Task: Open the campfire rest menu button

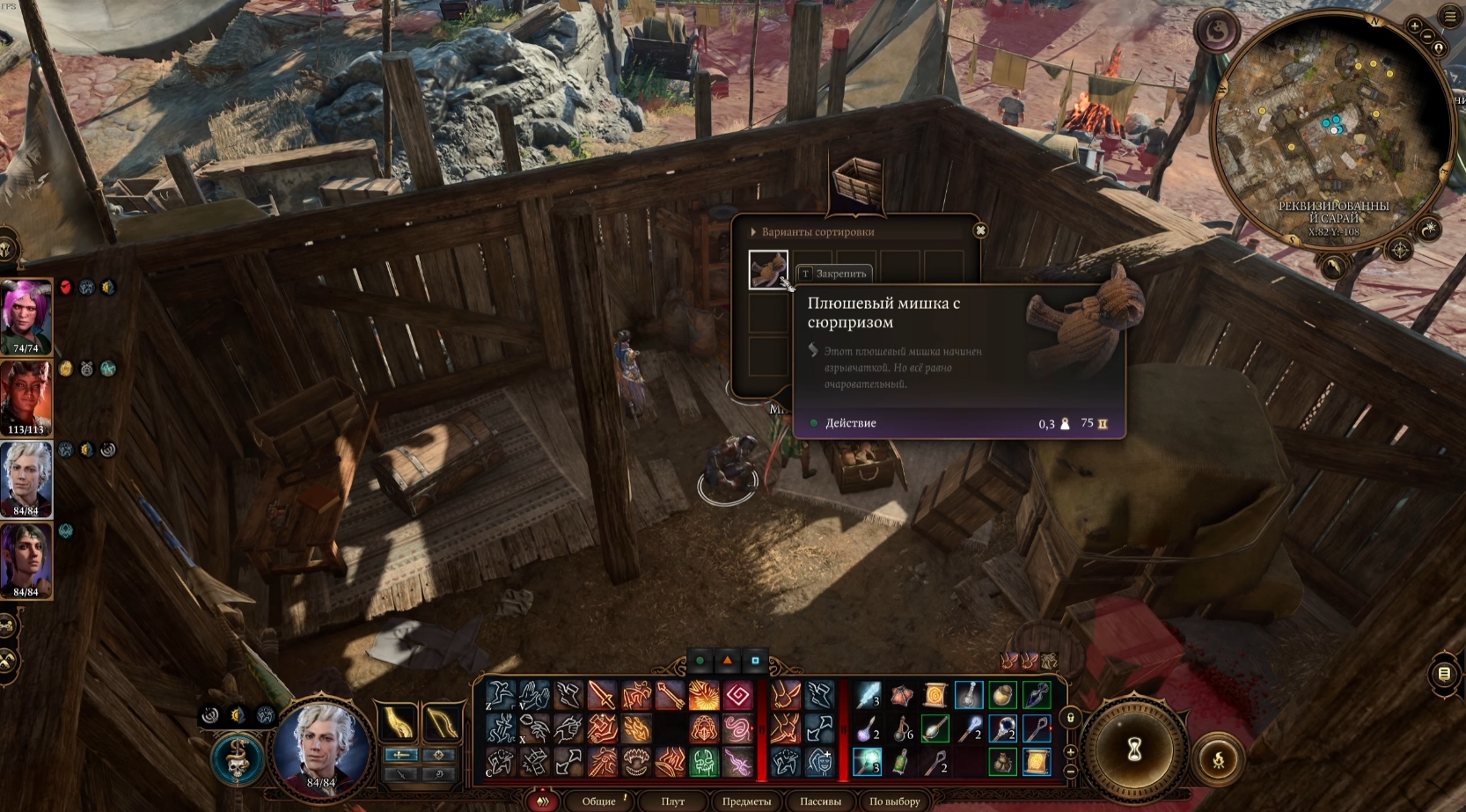Action: (x=1219, y=760)
